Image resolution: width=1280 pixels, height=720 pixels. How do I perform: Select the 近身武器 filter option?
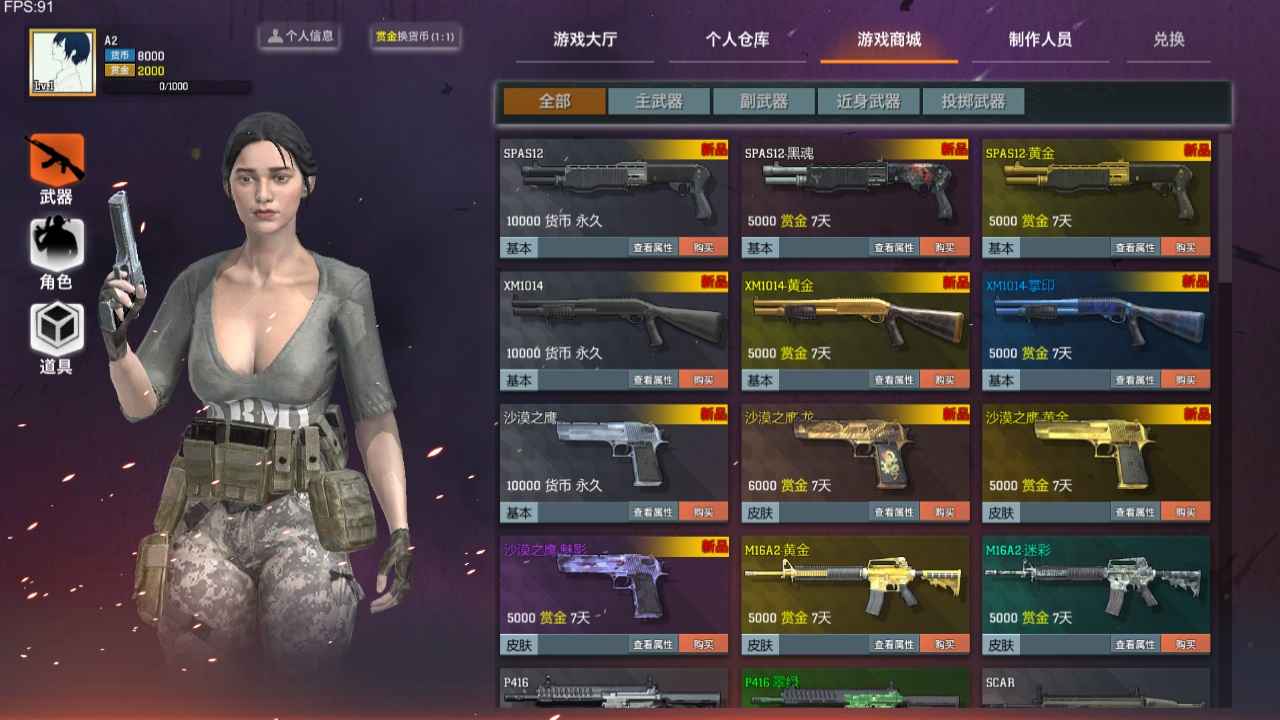[866, 100]
